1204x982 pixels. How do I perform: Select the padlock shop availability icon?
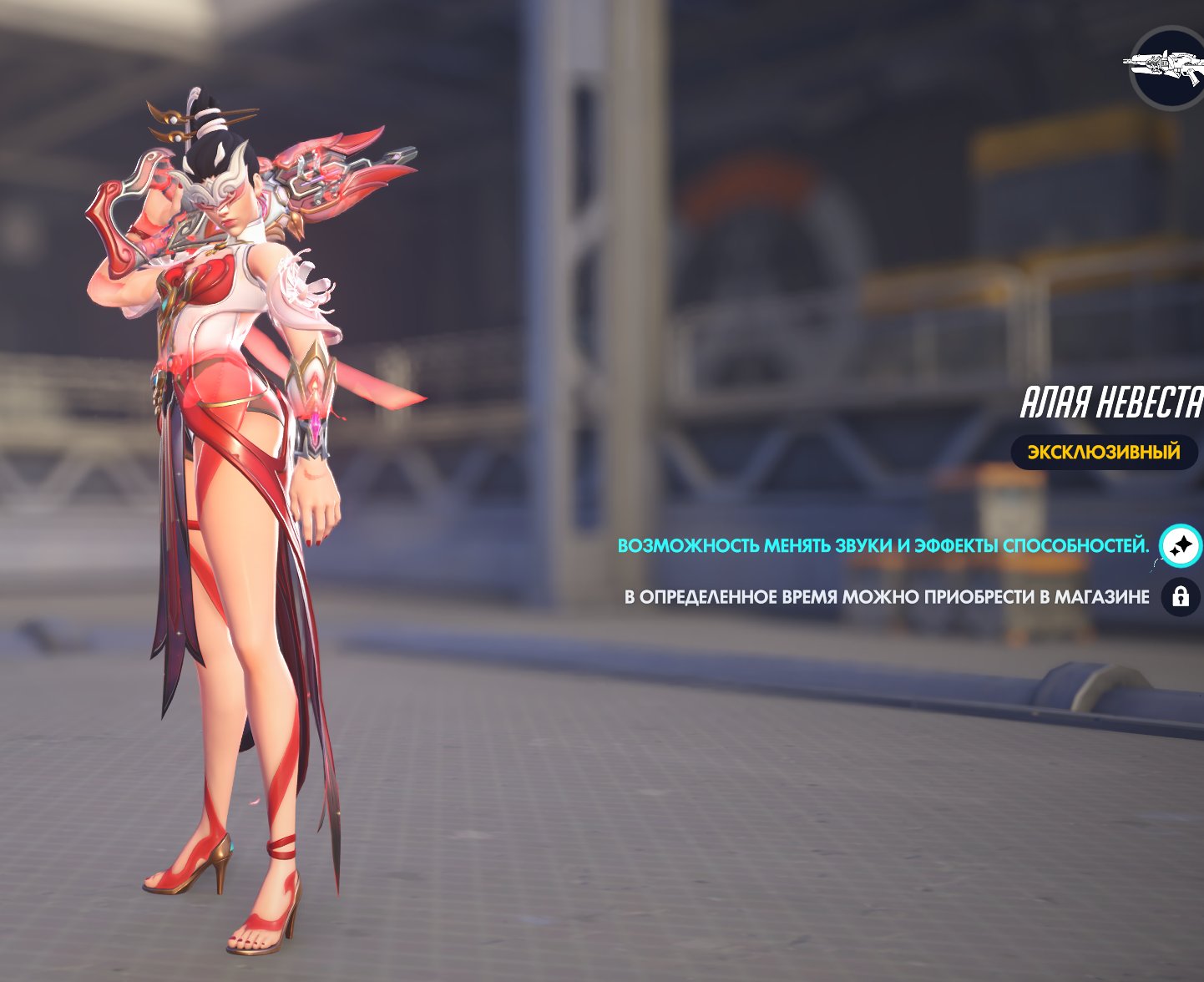click(1181, 597)
